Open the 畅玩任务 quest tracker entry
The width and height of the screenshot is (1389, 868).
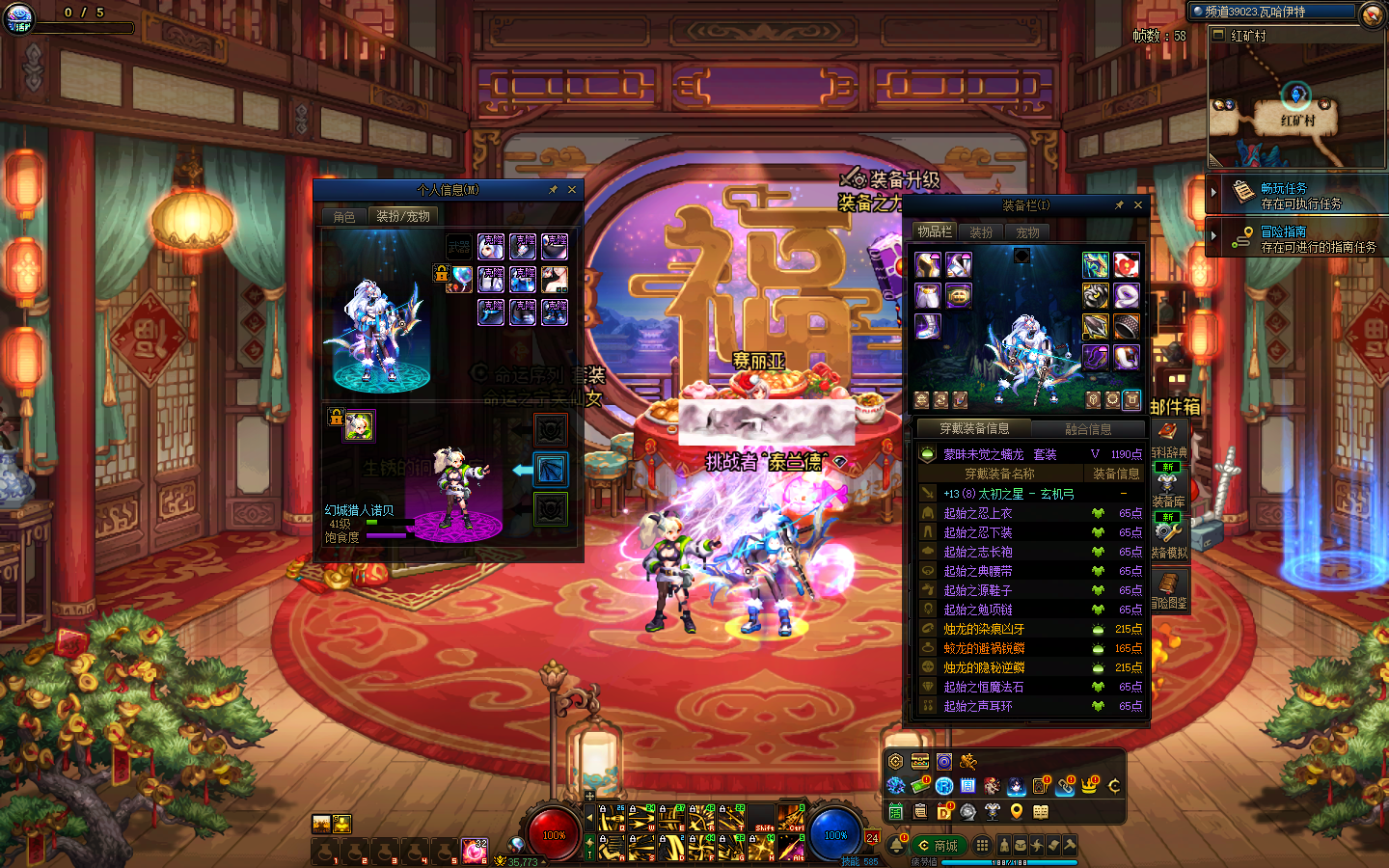click(1296, 196)
